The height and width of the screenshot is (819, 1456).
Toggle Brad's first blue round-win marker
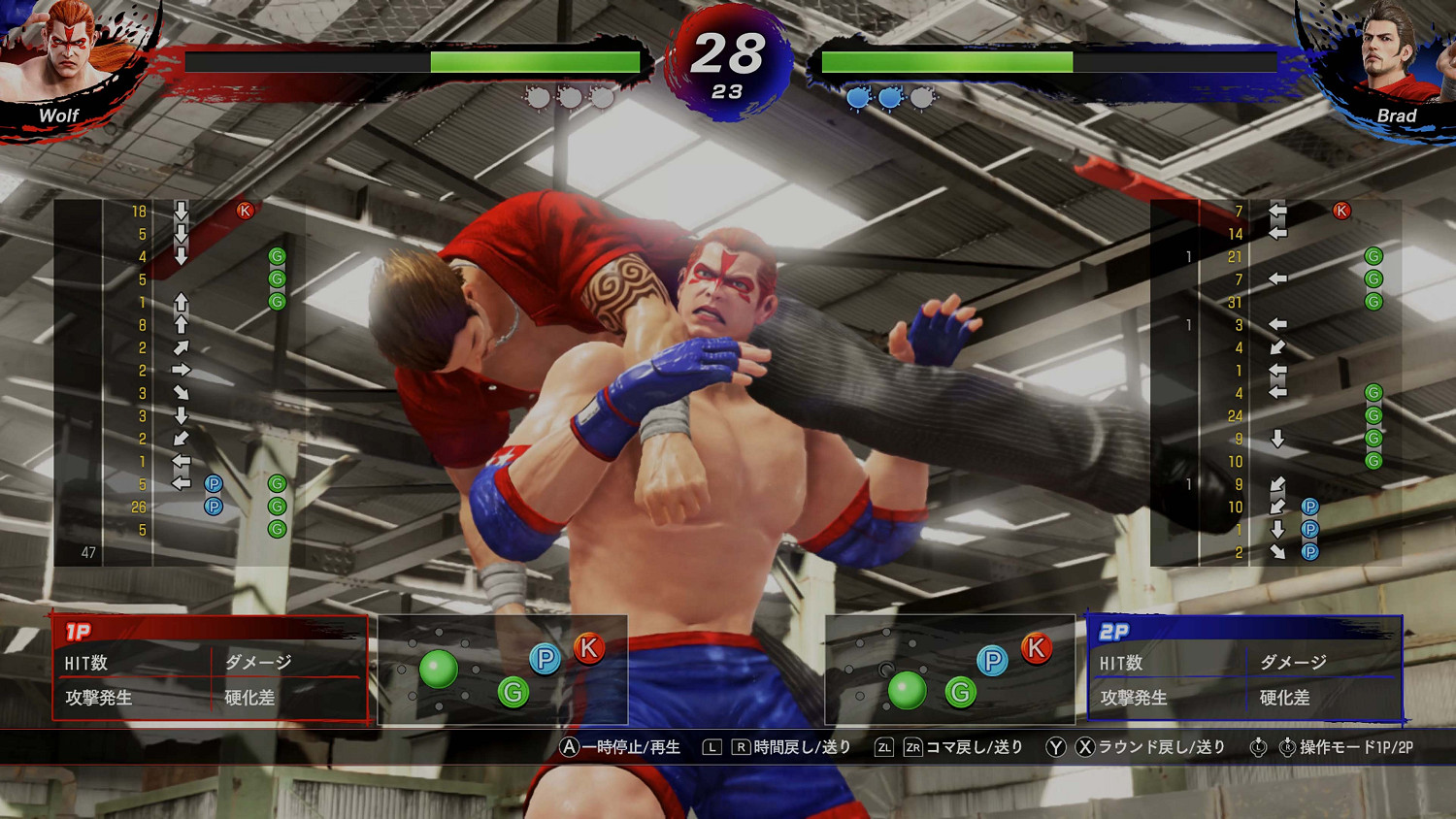tap(856, 97)
